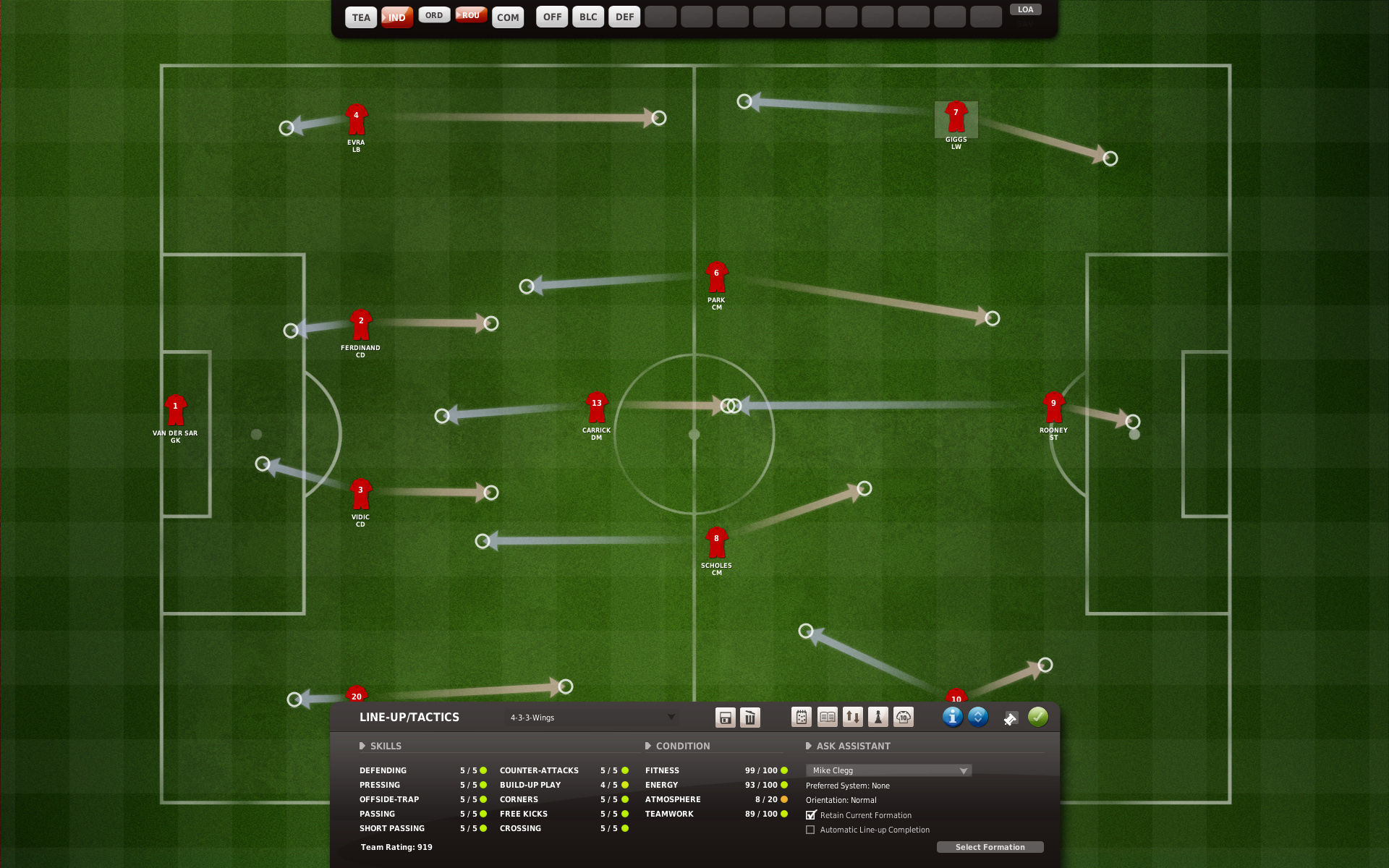1389x868 pixels.
Task: Enable Automatic Line-up Completion
Action: [x=811, y=830]
